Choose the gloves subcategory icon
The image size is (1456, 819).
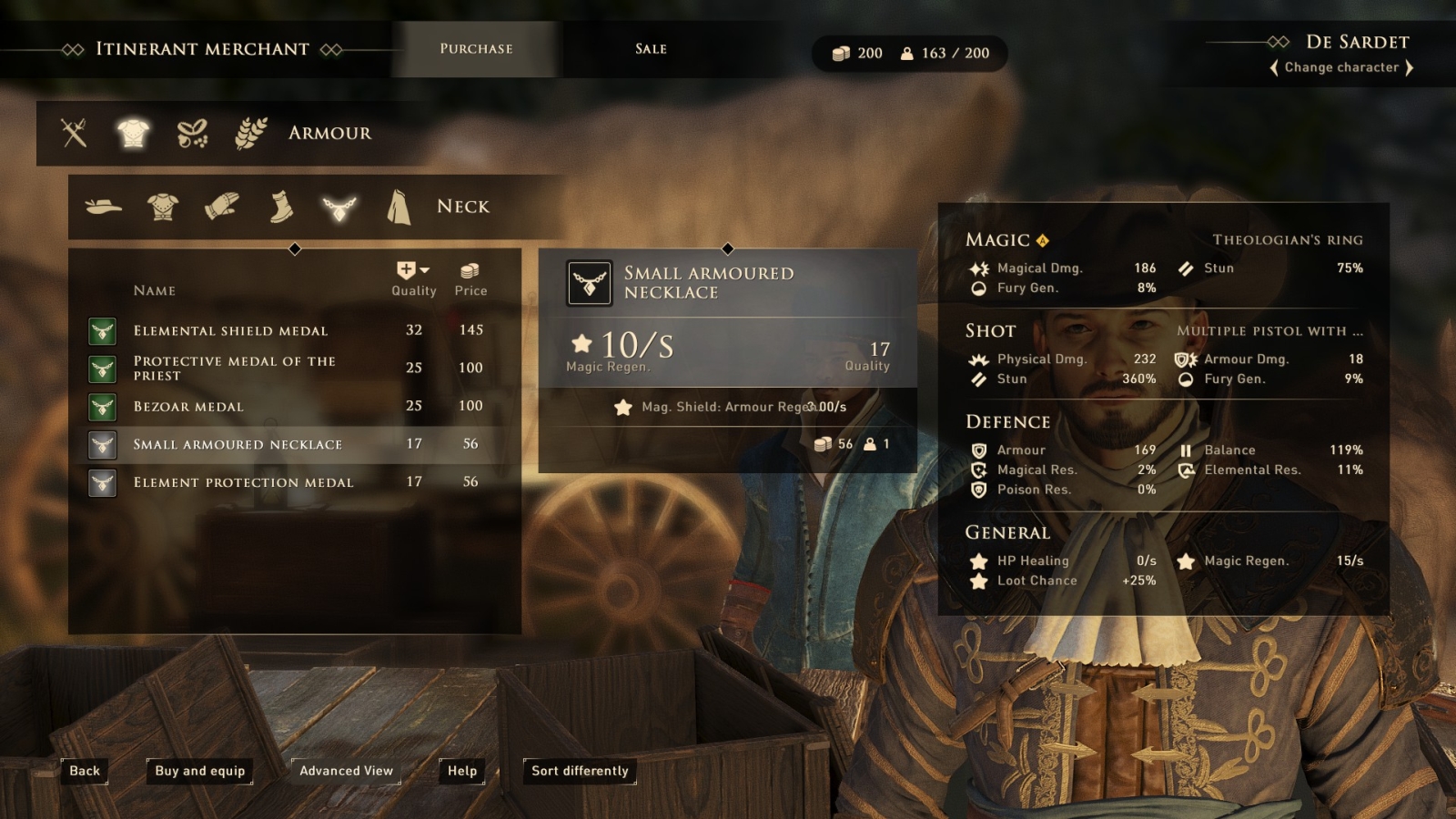221,207
